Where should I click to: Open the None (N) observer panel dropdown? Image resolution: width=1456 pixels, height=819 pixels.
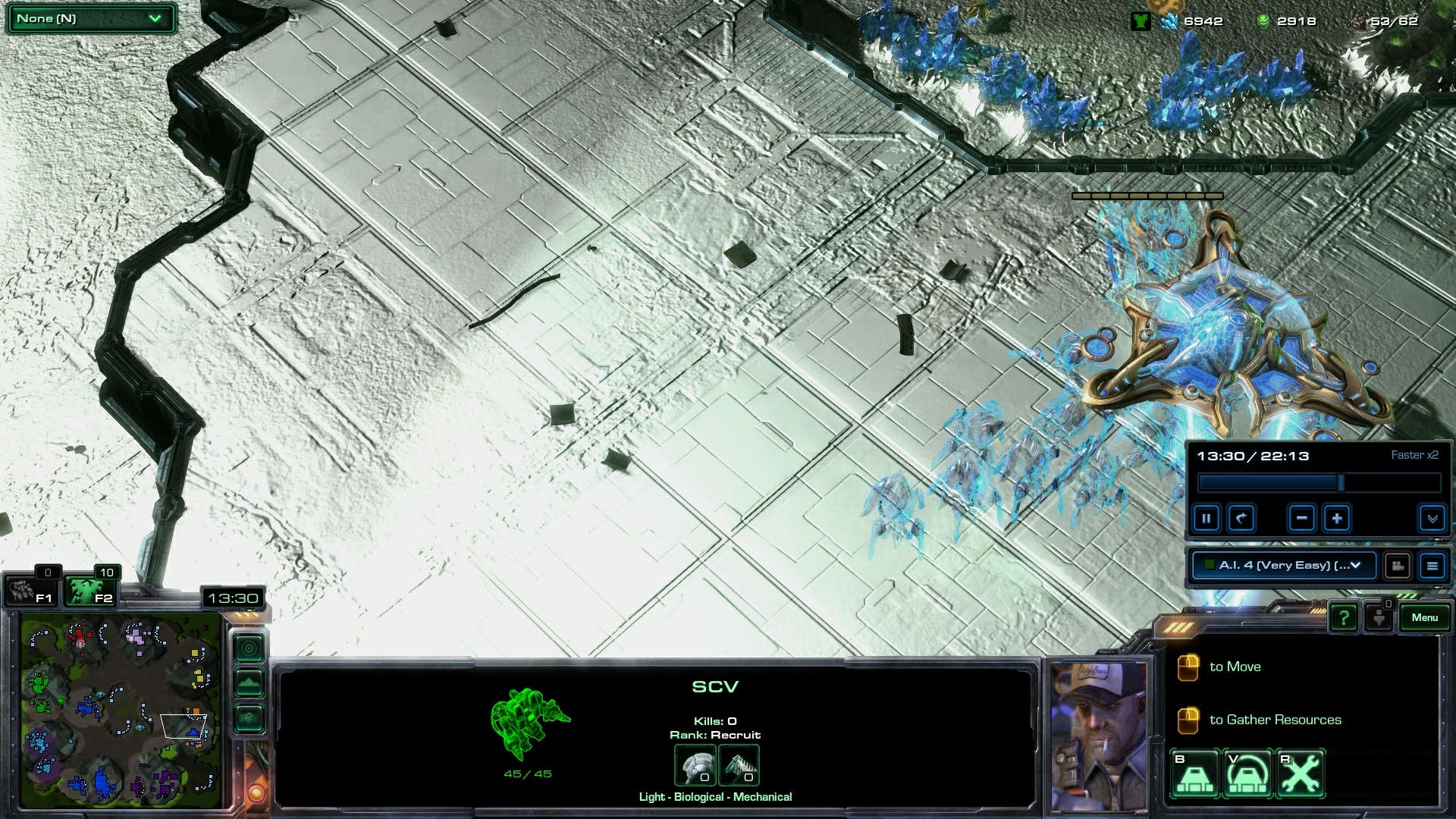point(90,19)
